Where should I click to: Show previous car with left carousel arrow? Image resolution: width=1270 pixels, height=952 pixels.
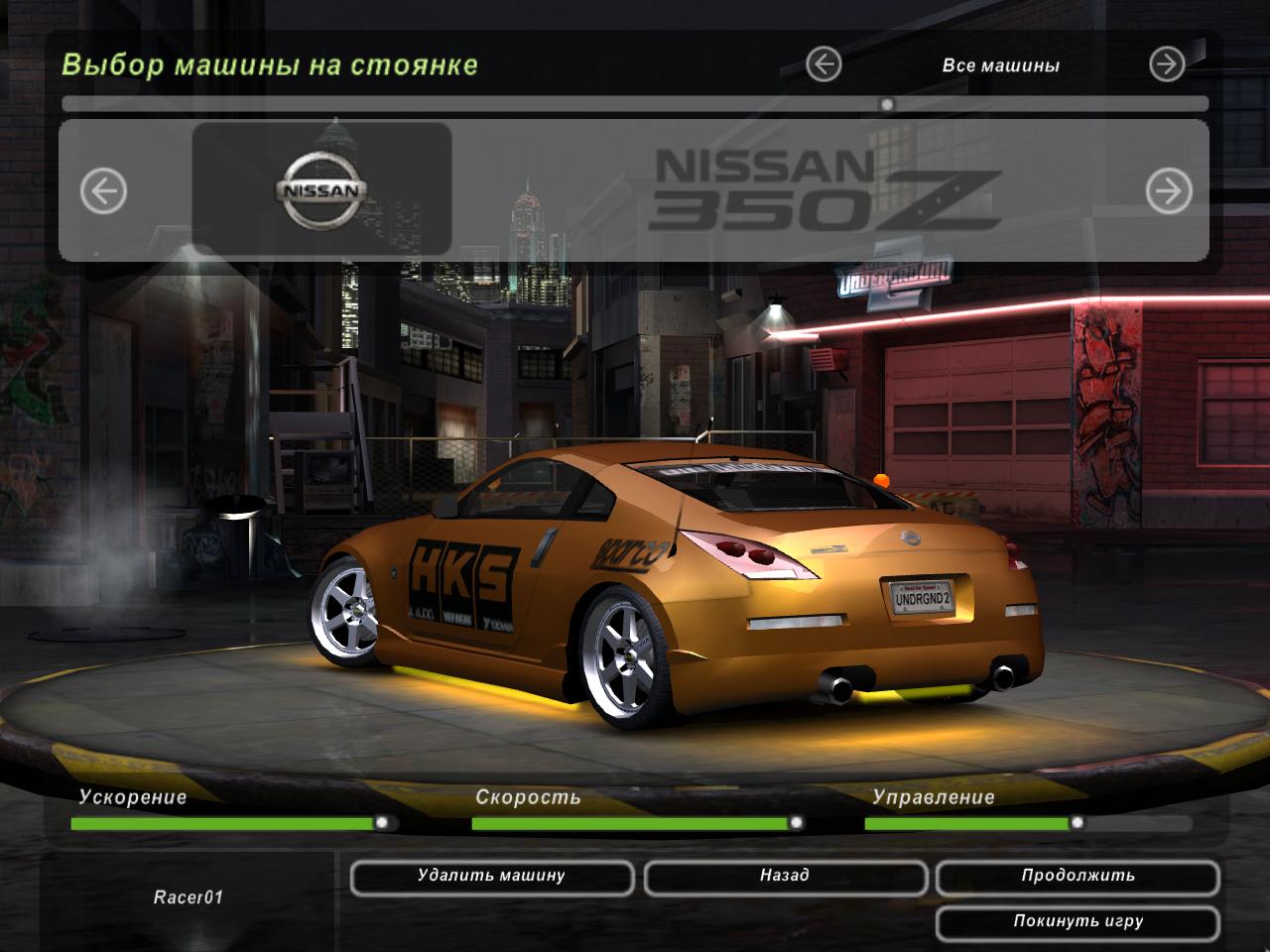click(x=103, y=190)
